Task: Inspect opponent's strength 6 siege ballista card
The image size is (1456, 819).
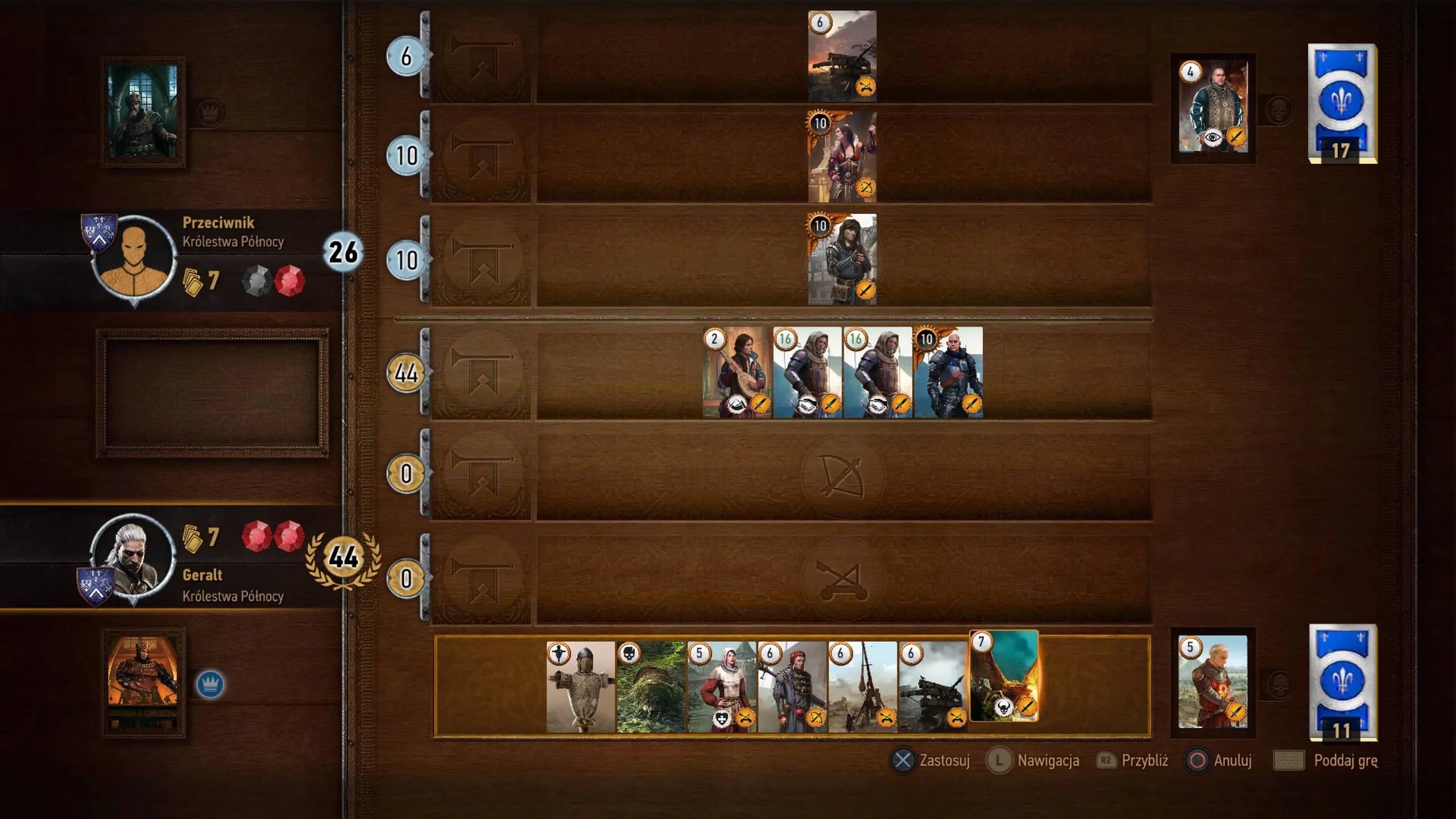Action: pyautogui.click(x=842, y=56)
